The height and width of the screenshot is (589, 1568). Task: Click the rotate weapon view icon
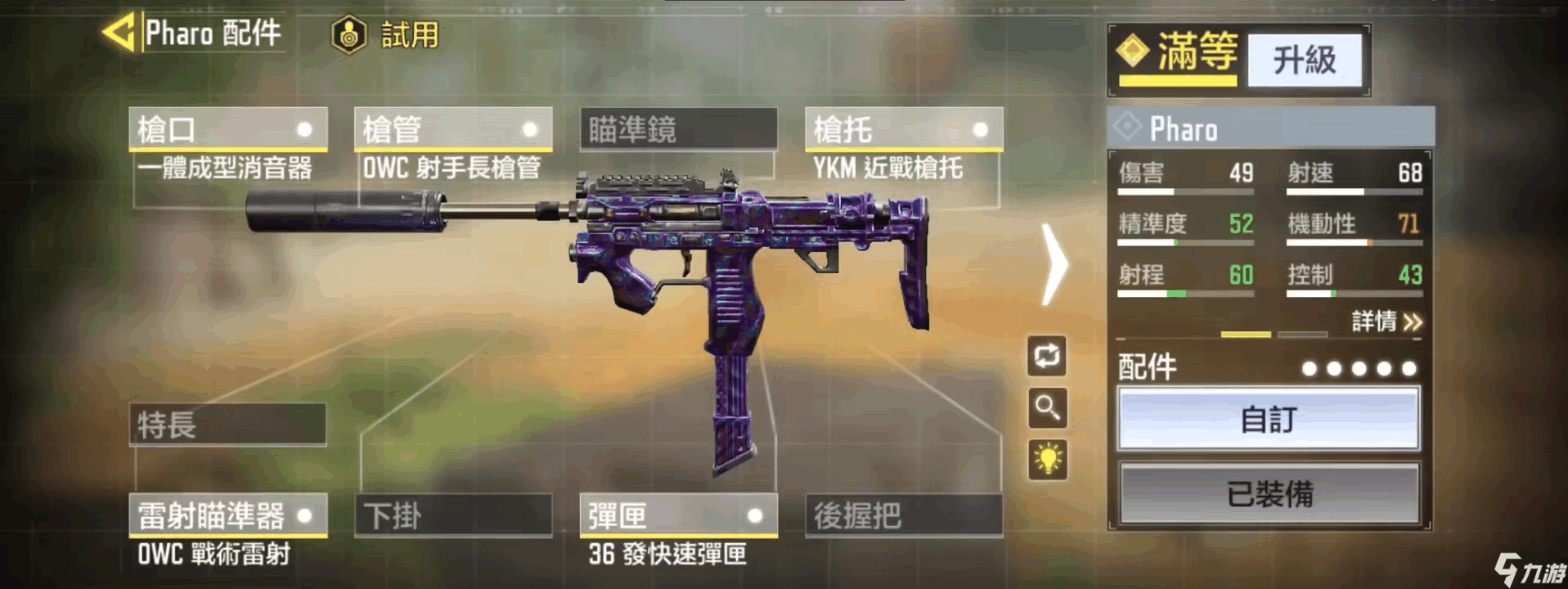tap(1047, 357)
